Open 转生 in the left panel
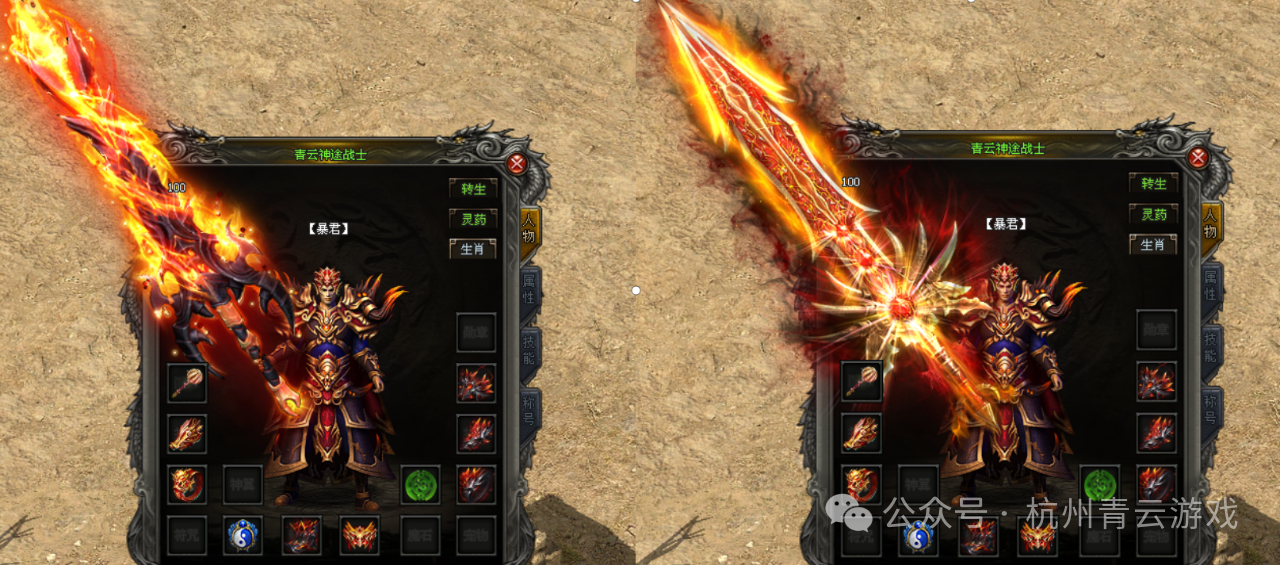The image size is (1280, 565). point(473,188)
